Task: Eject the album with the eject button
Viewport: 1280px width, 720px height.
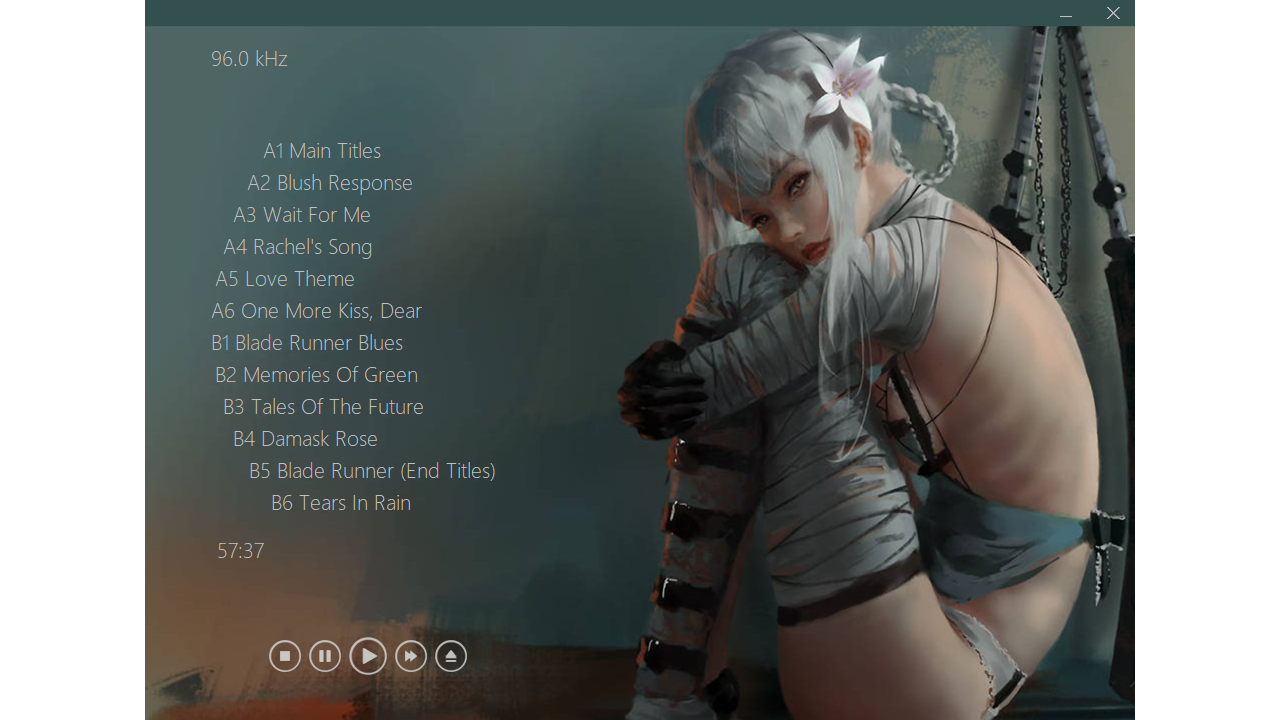Action: pyautogui.click(x=451, y=656)
